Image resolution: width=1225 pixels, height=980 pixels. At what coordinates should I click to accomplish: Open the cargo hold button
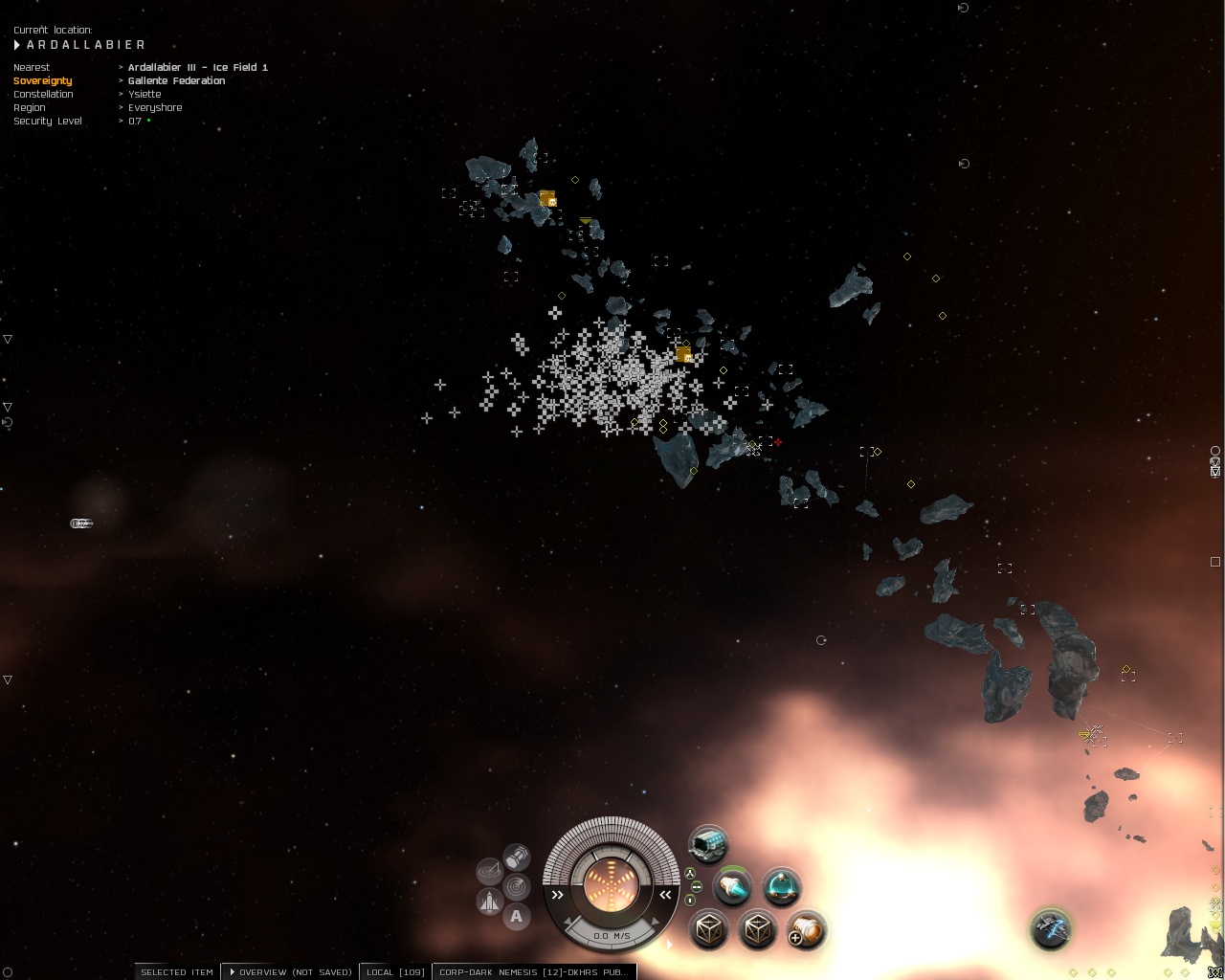pyautogui.click(x=517, y=855)
